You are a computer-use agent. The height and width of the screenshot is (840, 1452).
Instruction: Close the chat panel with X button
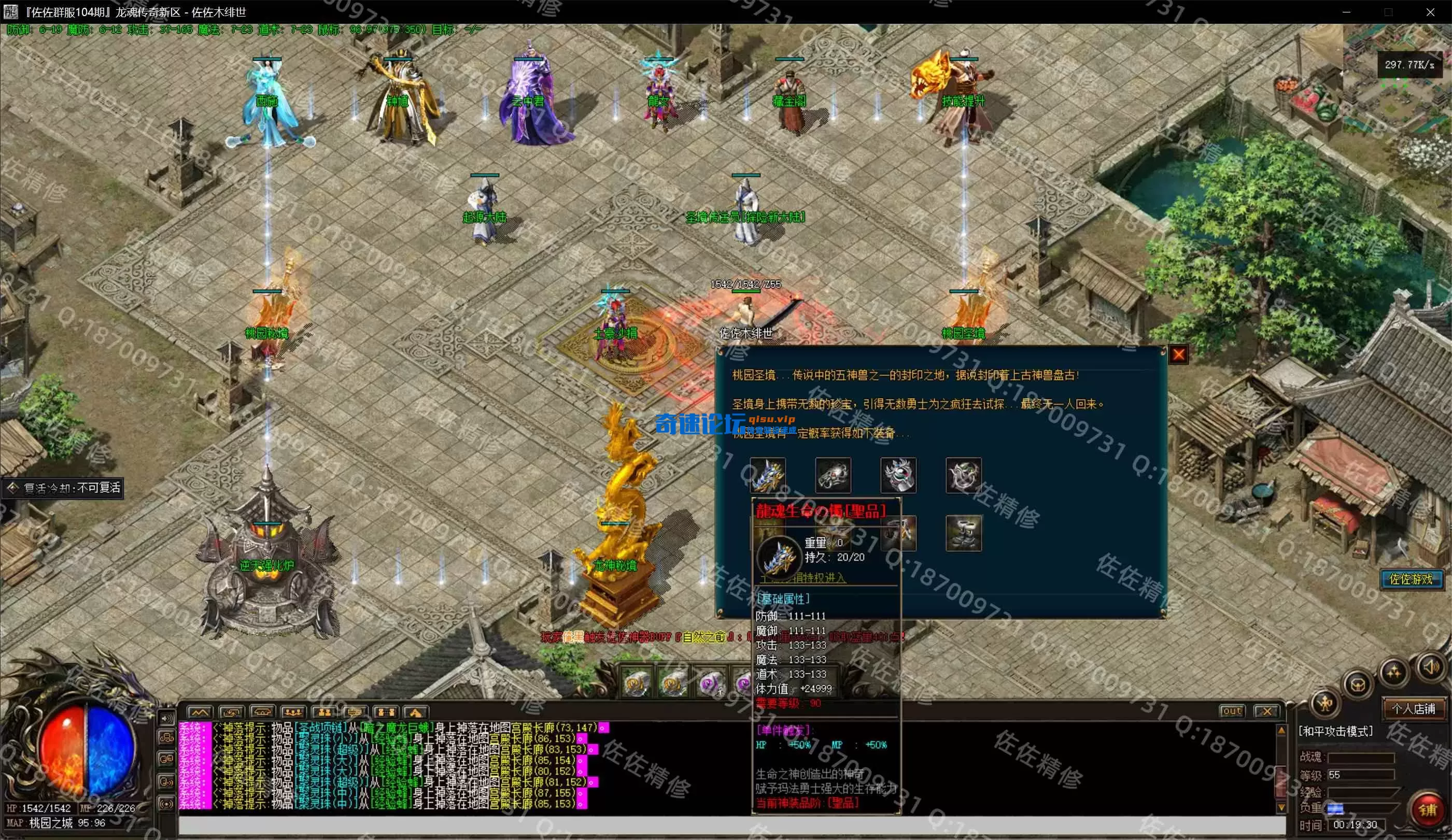1266,711
